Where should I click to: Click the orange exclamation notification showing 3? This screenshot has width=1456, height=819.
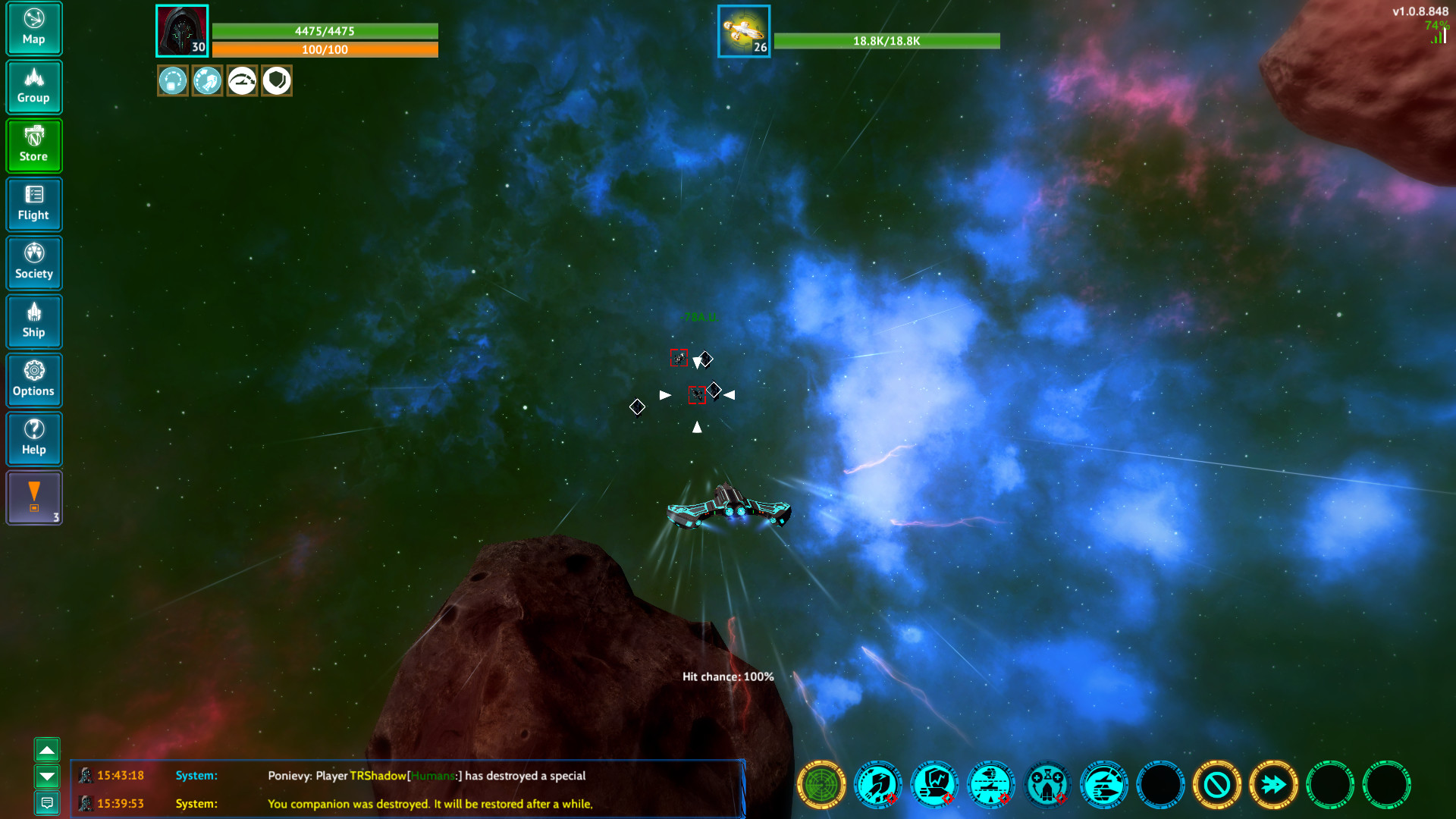coord(33,497)
